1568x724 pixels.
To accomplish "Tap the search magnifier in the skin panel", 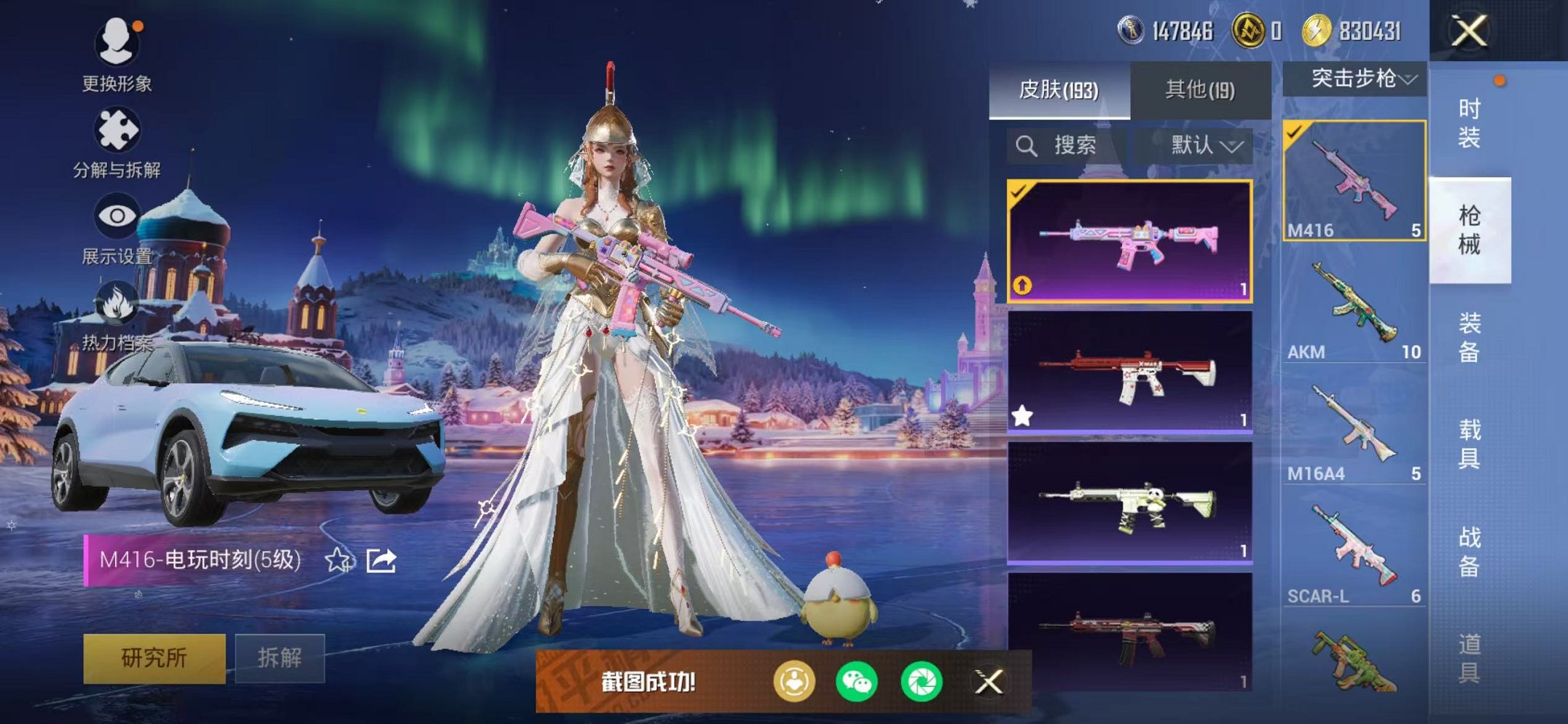I will (1027, 145).
